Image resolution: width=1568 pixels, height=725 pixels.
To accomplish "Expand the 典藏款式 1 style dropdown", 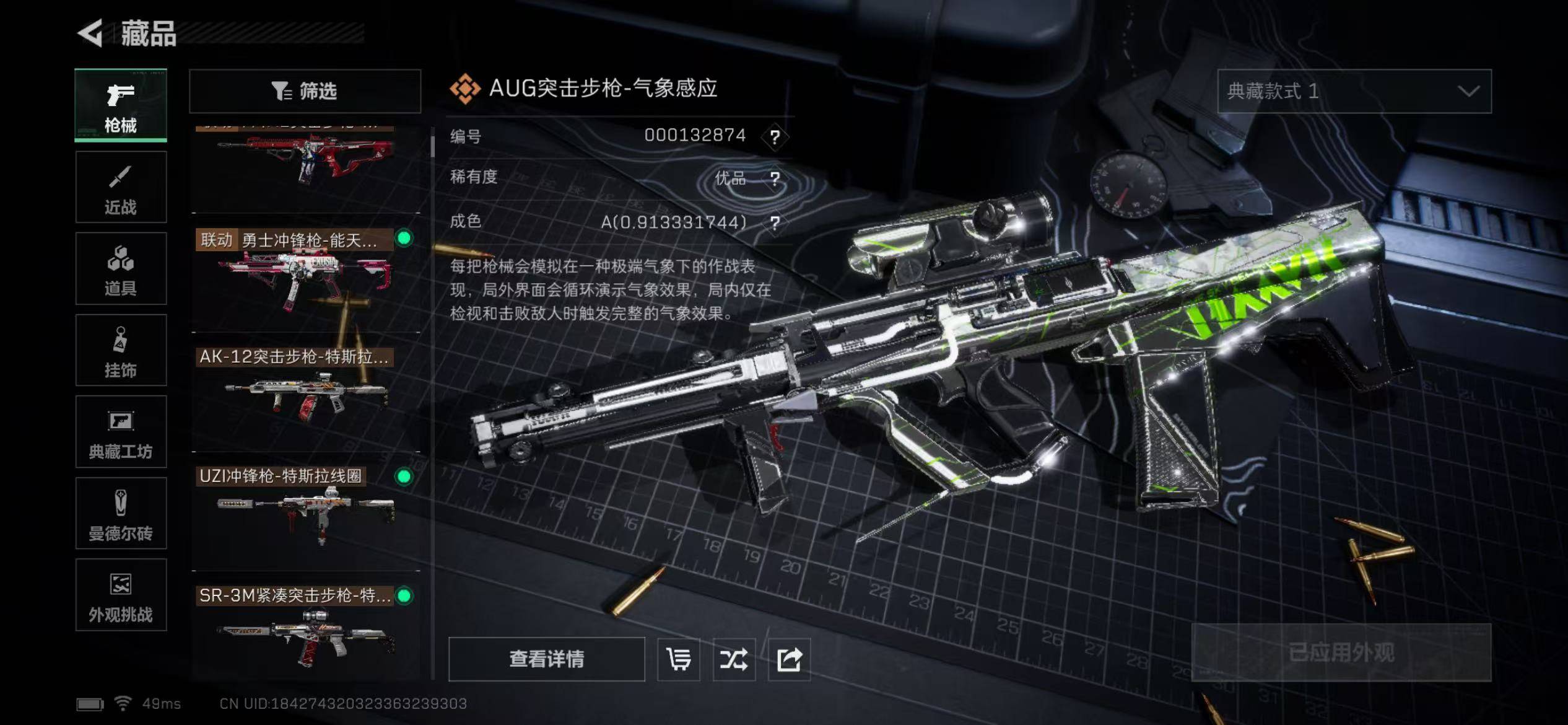I will point(1354,91).
